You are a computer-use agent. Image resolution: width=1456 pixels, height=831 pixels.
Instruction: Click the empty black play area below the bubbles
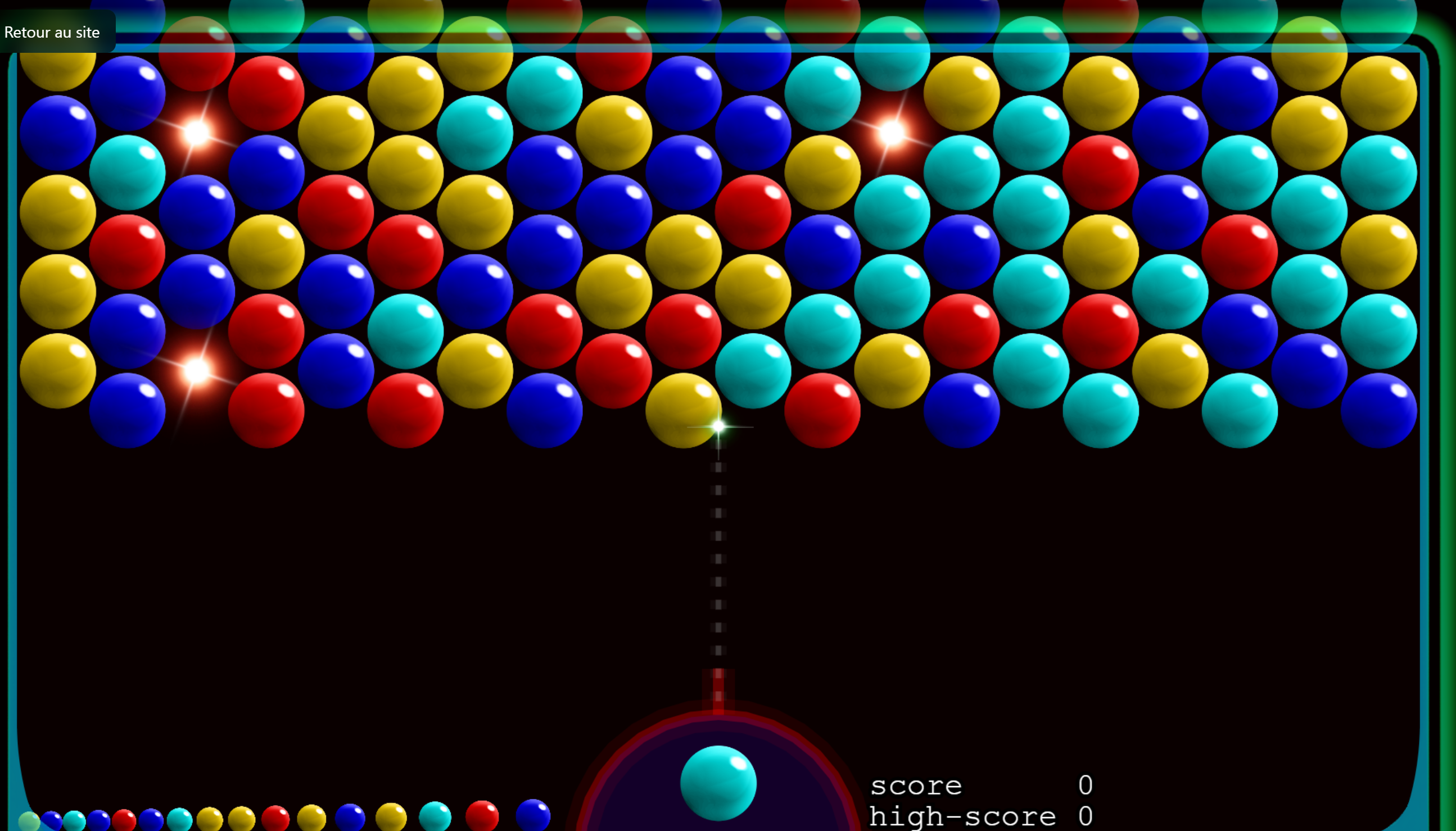[342, 600]
